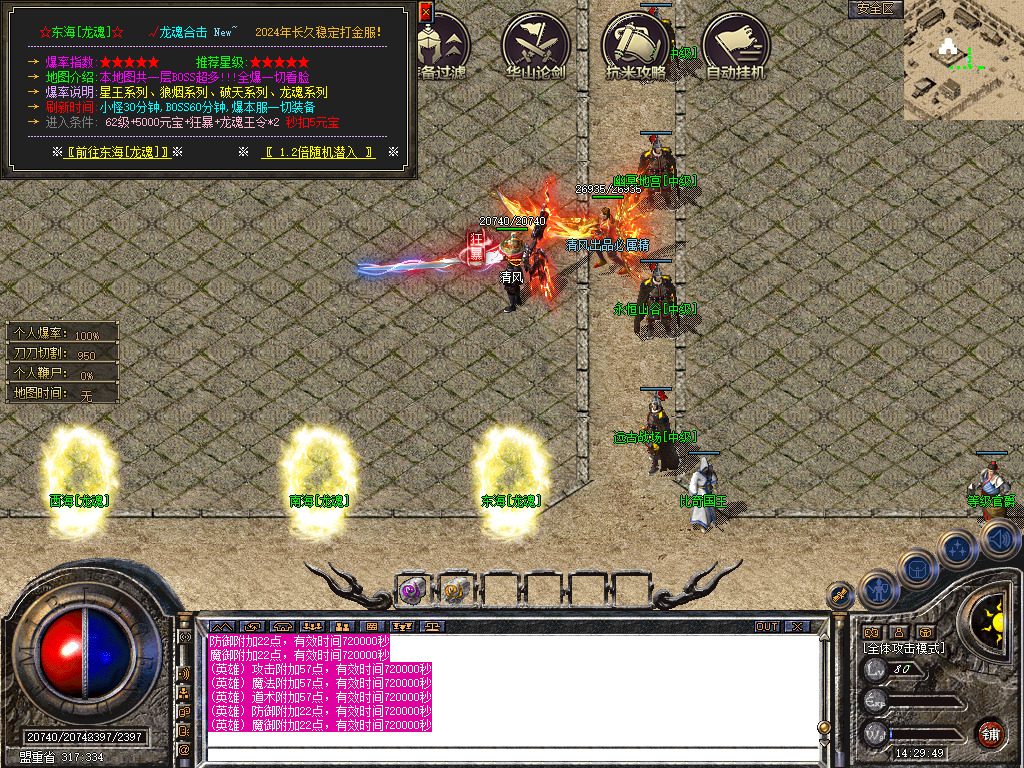Screen dimensions: 1024x768
Task: Toggle the 全体攻击模式 attack mode label
Action: click(x=904, y=648)
